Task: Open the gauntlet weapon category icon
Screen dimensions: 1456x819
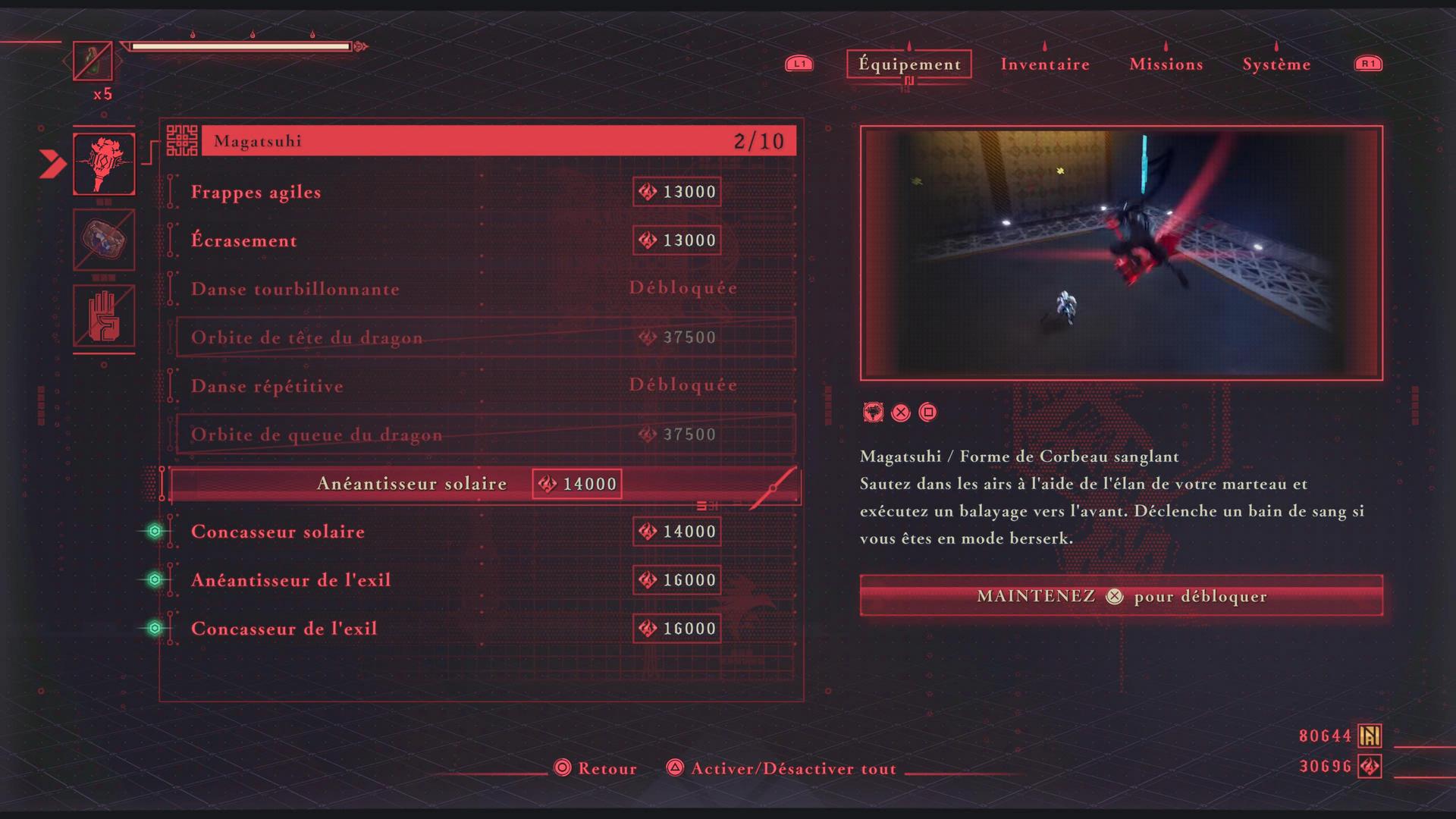Action: tap(104, 240)
